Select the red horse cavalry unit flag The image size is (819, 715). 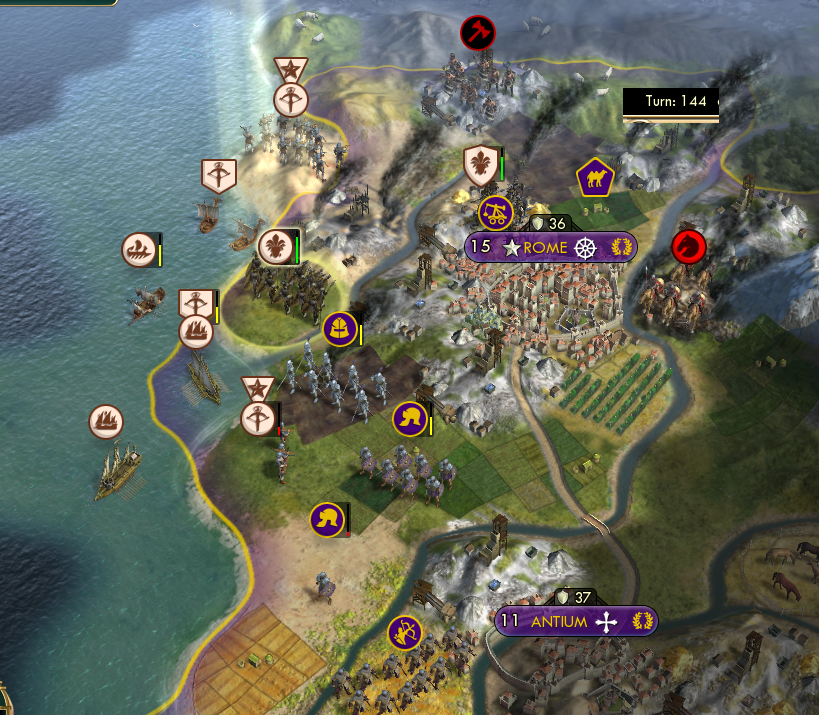click(x=689, y=245)
